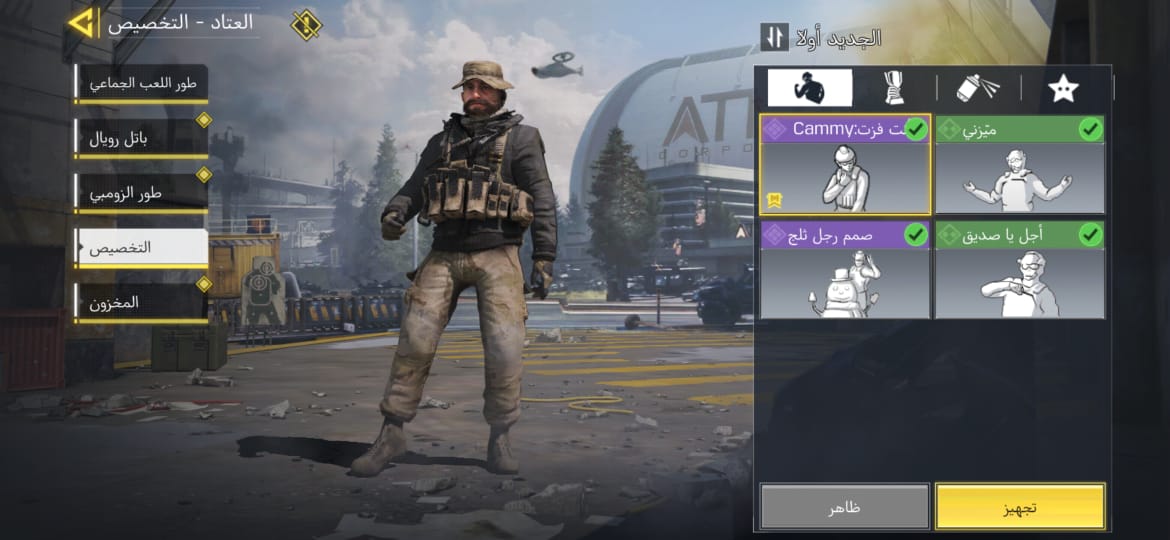Pick the صمم رجل ثلج snowman emote
This screenshot has width=1170, height=540.
[845, 271]
